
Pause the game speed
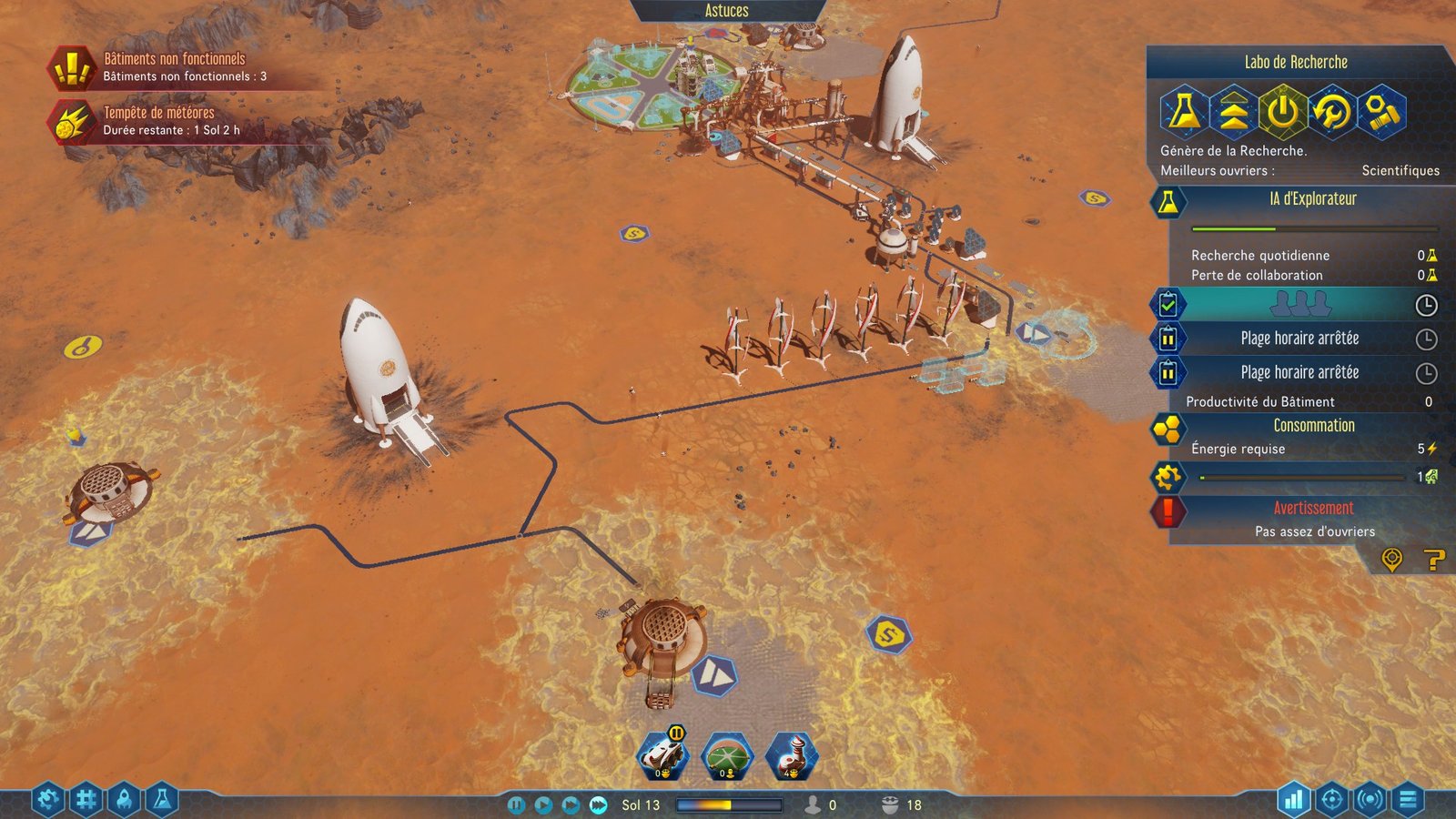(516, 804)
